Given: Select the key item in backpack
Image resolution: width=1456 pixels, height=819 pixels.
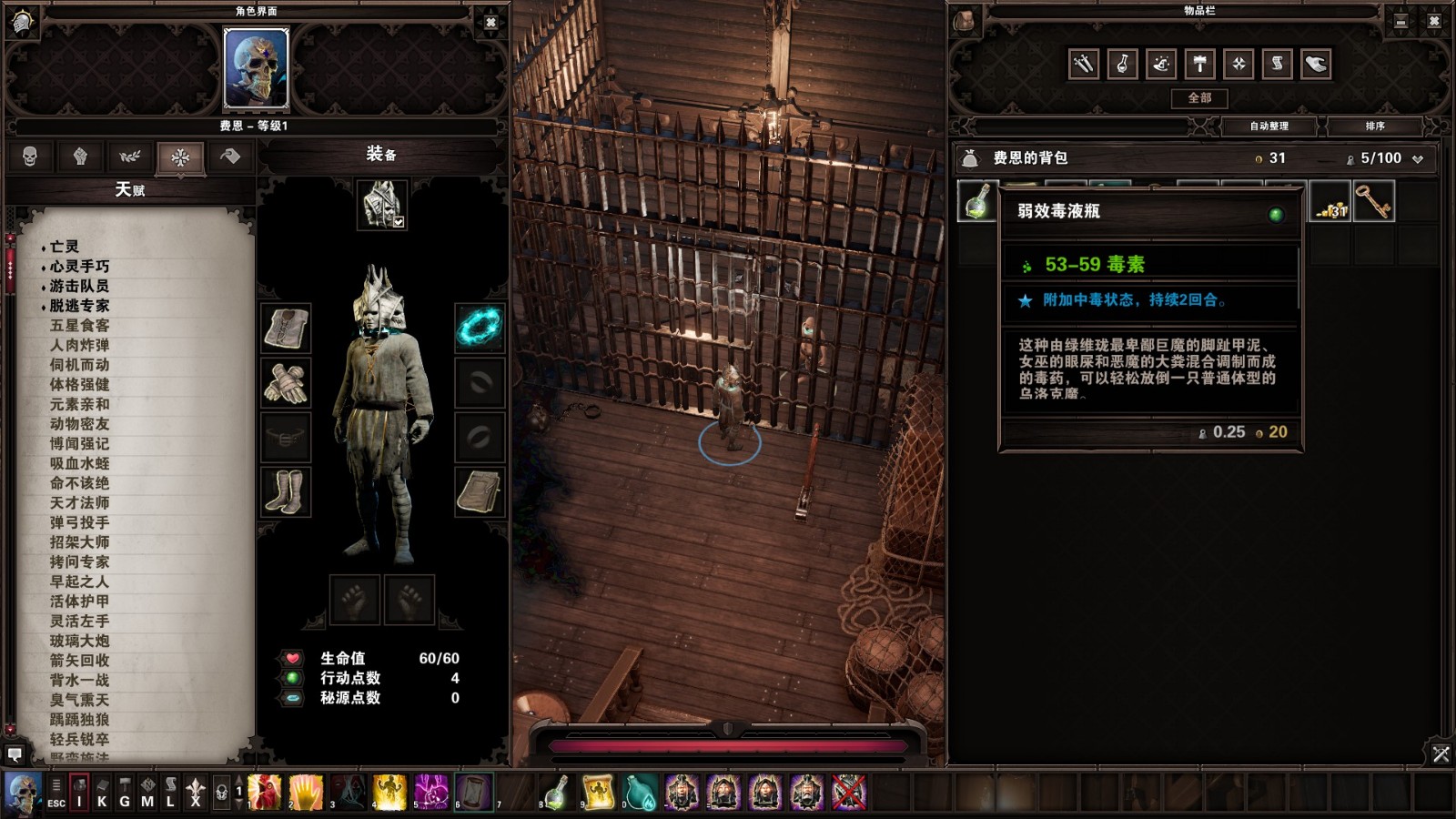Looking at the screenshot, I should click(x=1374, y=201).
